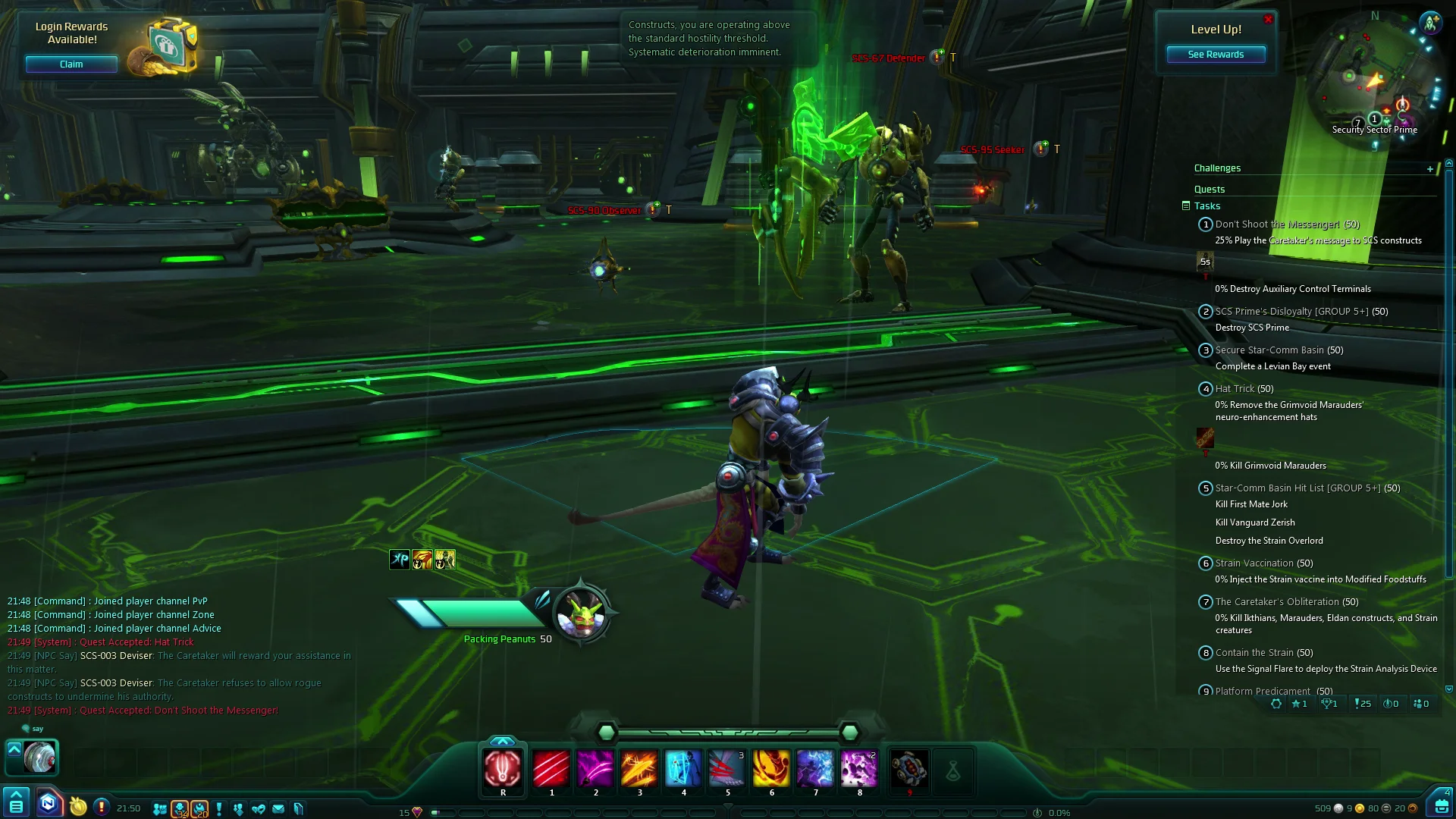Activate the purple blade ability in slot 2
The height and width of the screenshot is (819, 1456).
[595, 768]
